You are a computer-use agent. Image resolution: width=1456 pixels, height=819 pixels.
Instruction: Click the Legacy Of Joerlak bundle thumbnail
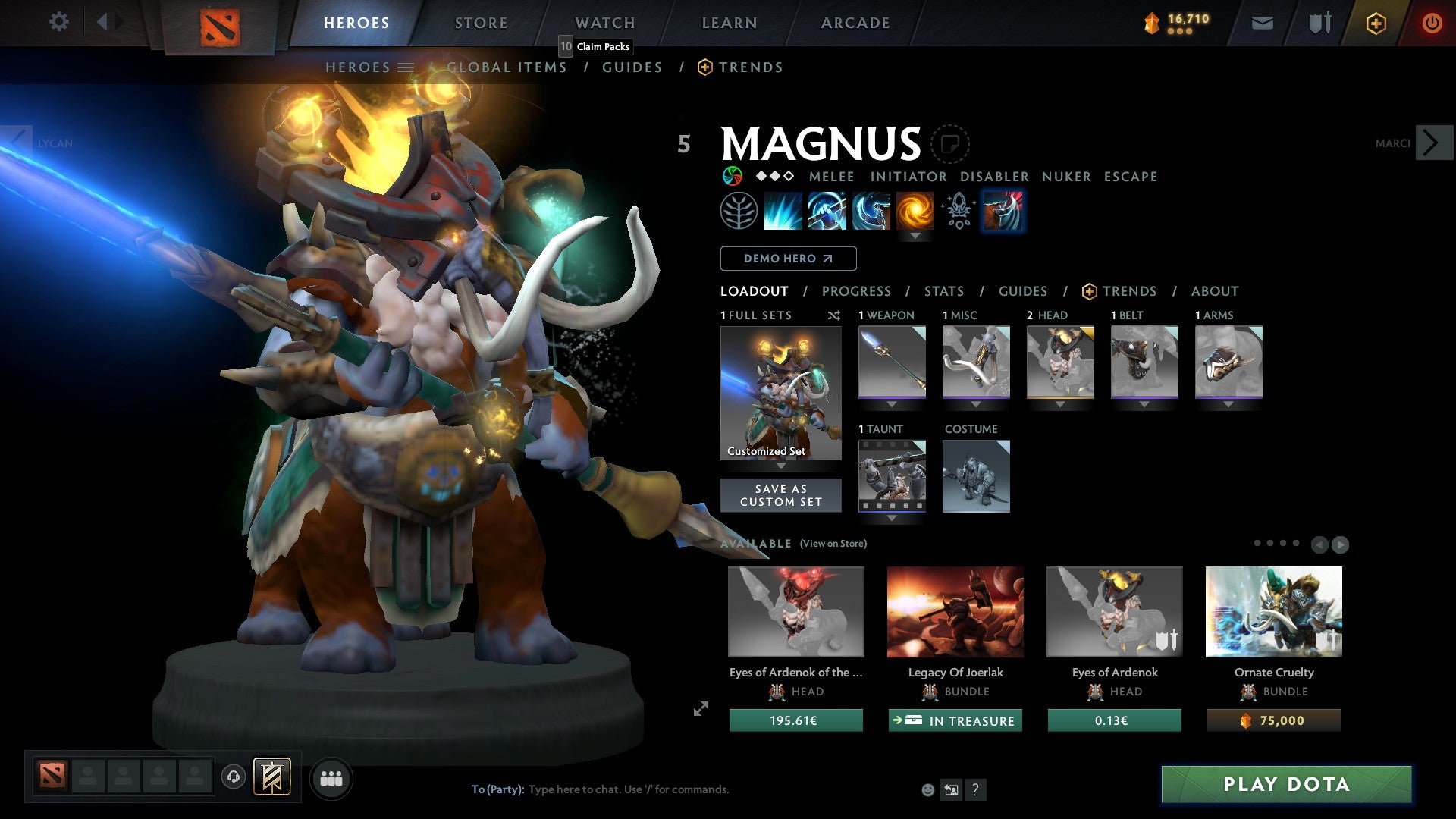[x=955, y=611]
